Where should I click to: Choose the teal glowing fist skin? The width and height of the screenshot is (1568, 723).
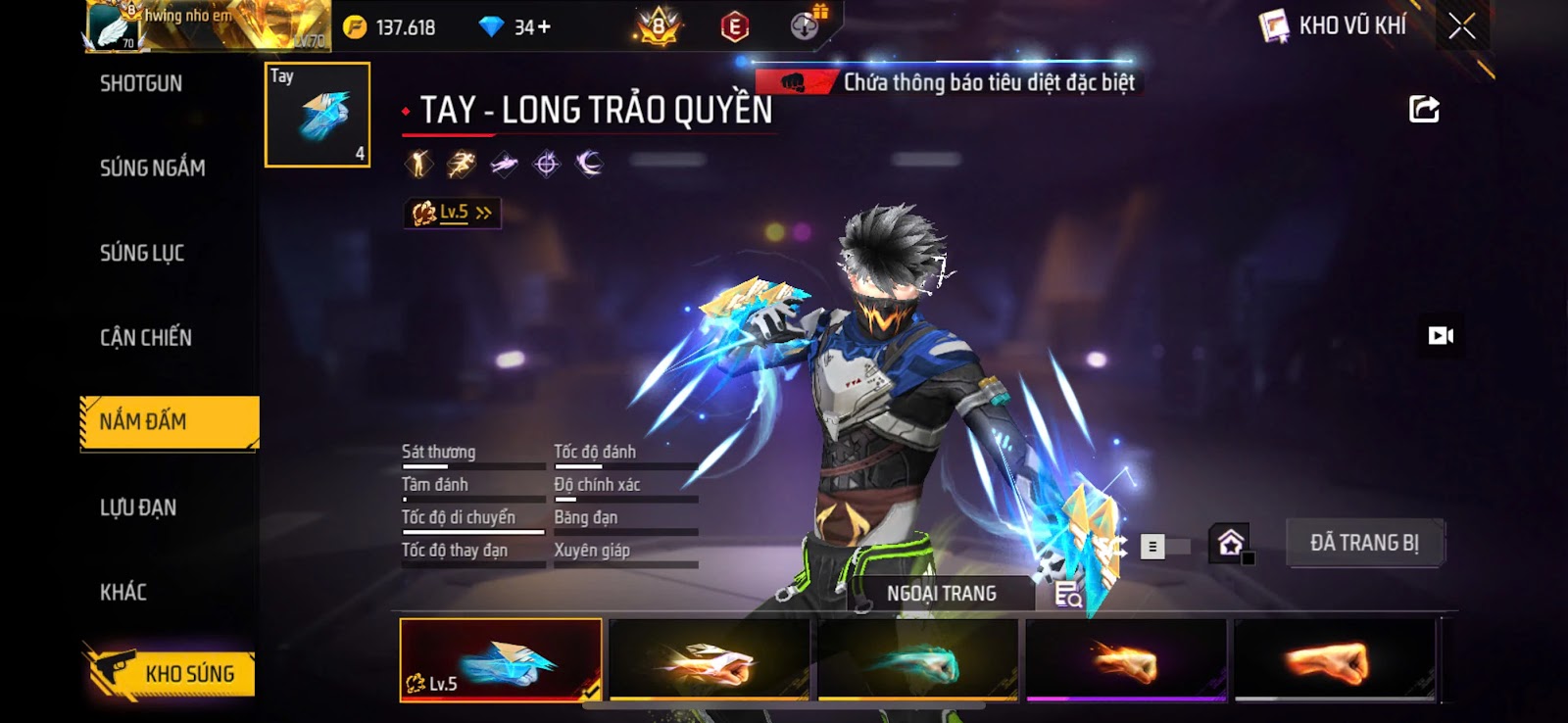(x=917, y=660)
